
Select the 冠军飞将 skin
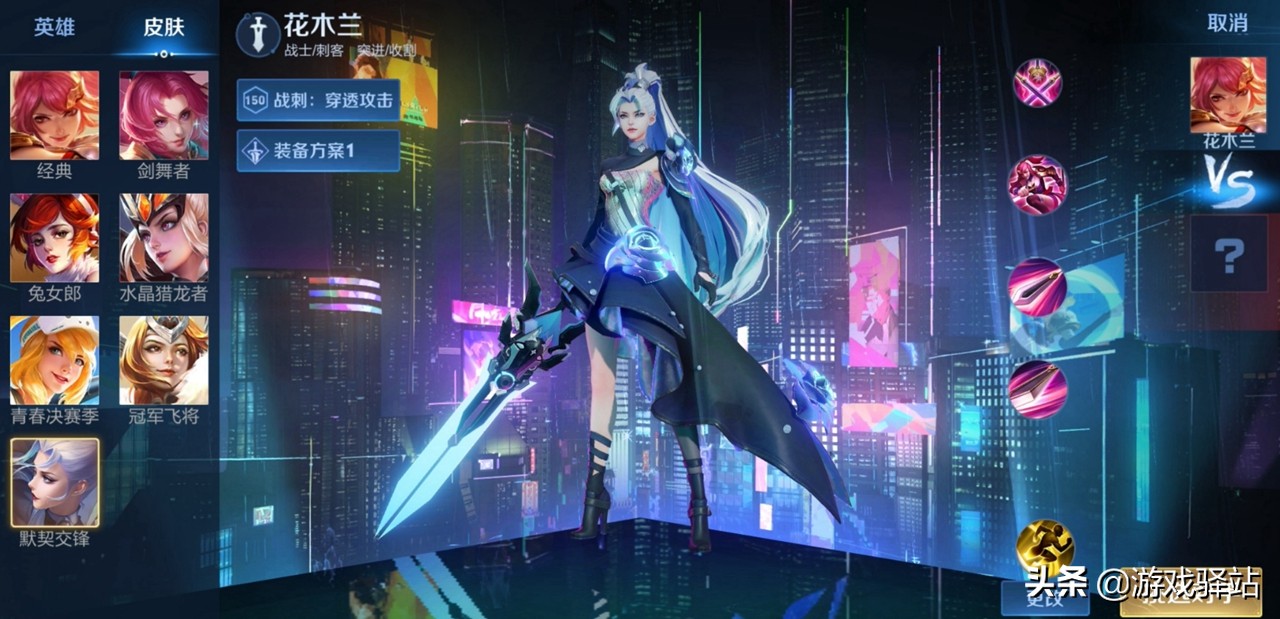164,360
